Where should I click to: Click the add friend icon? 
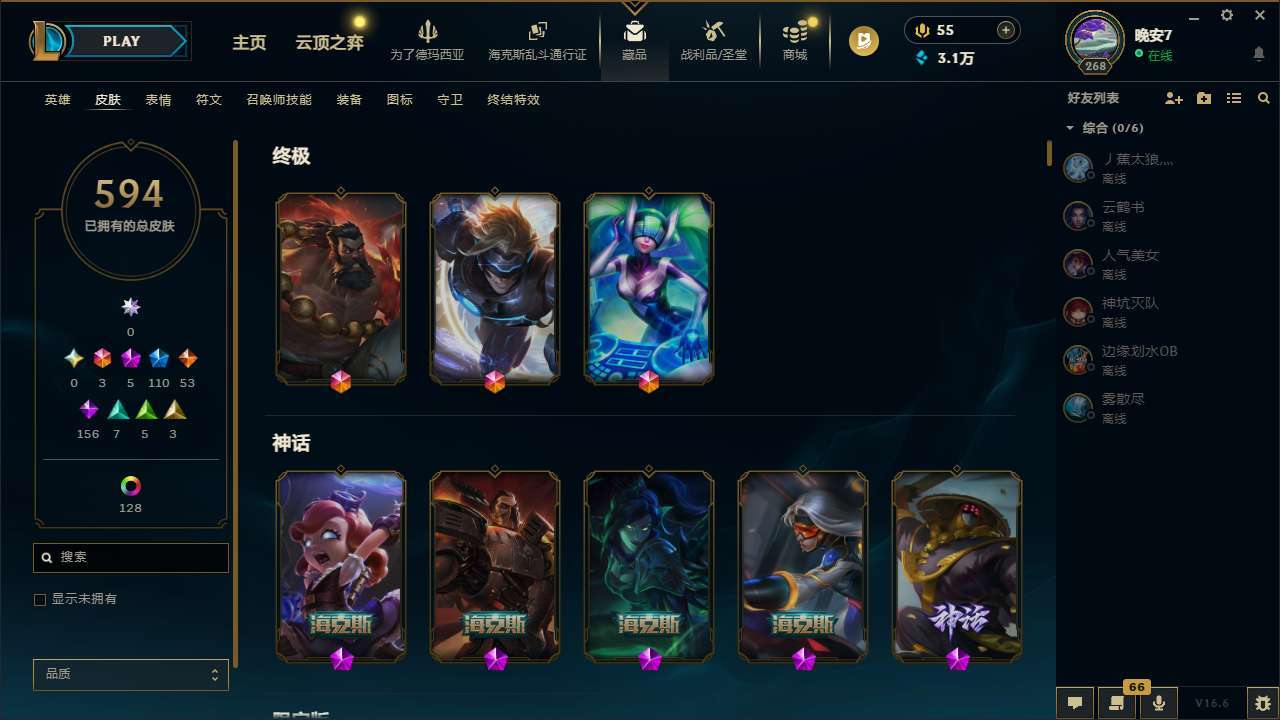(x=1173, y=98)
